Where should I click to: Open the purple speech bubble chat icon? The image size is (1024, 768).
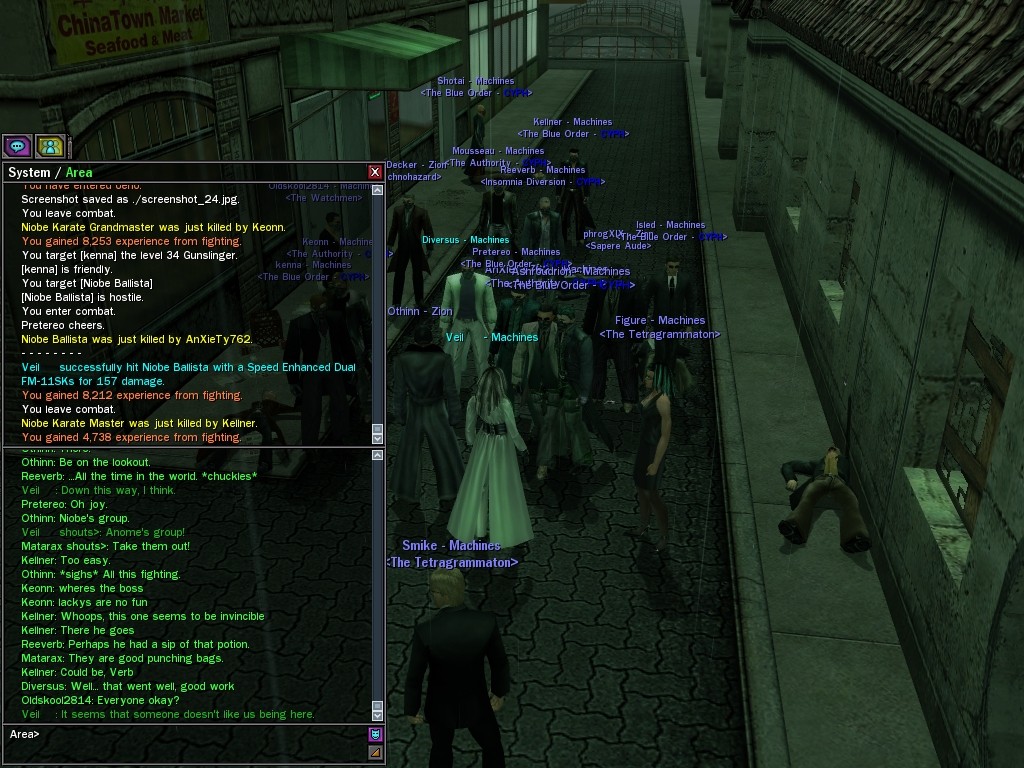17,147
